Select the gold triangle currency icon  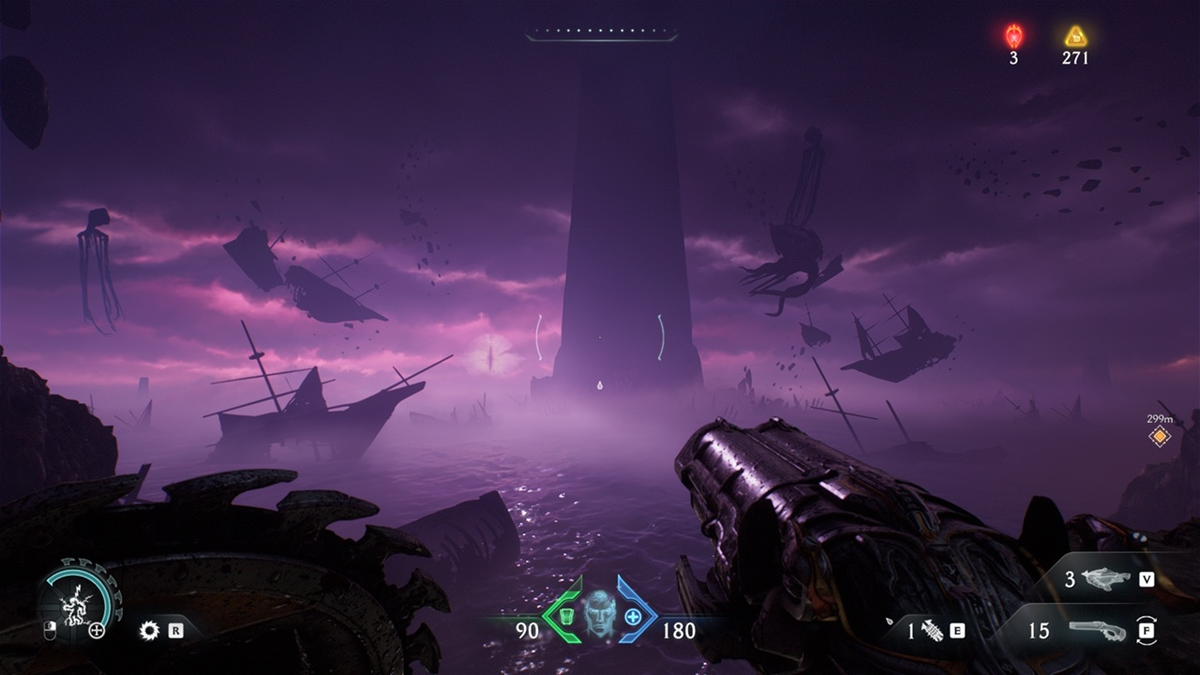pyautogui.click(x=1075, y=37)
